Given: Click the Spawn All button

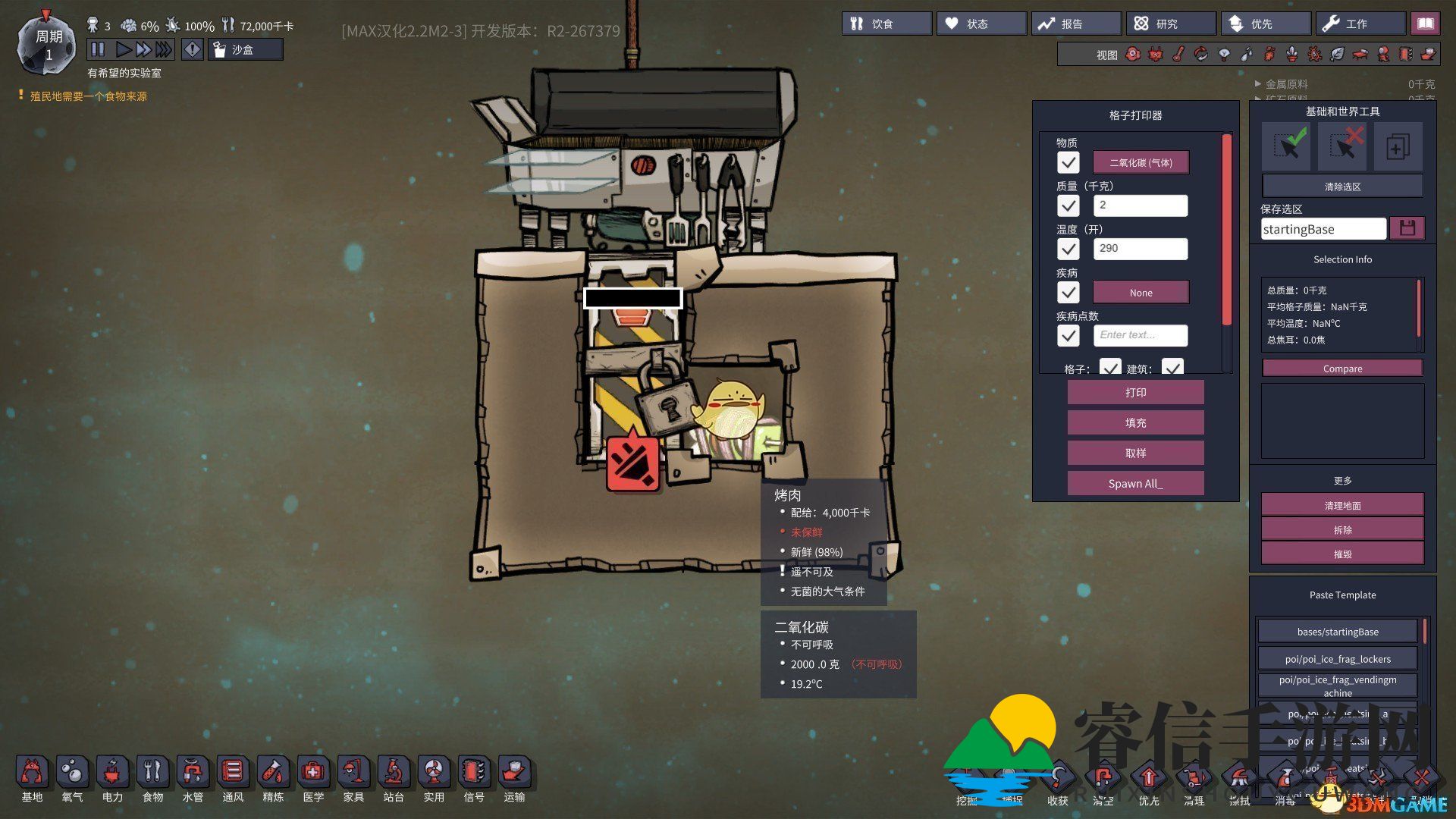Looking at the screenshot, I should pos(1135,484).
